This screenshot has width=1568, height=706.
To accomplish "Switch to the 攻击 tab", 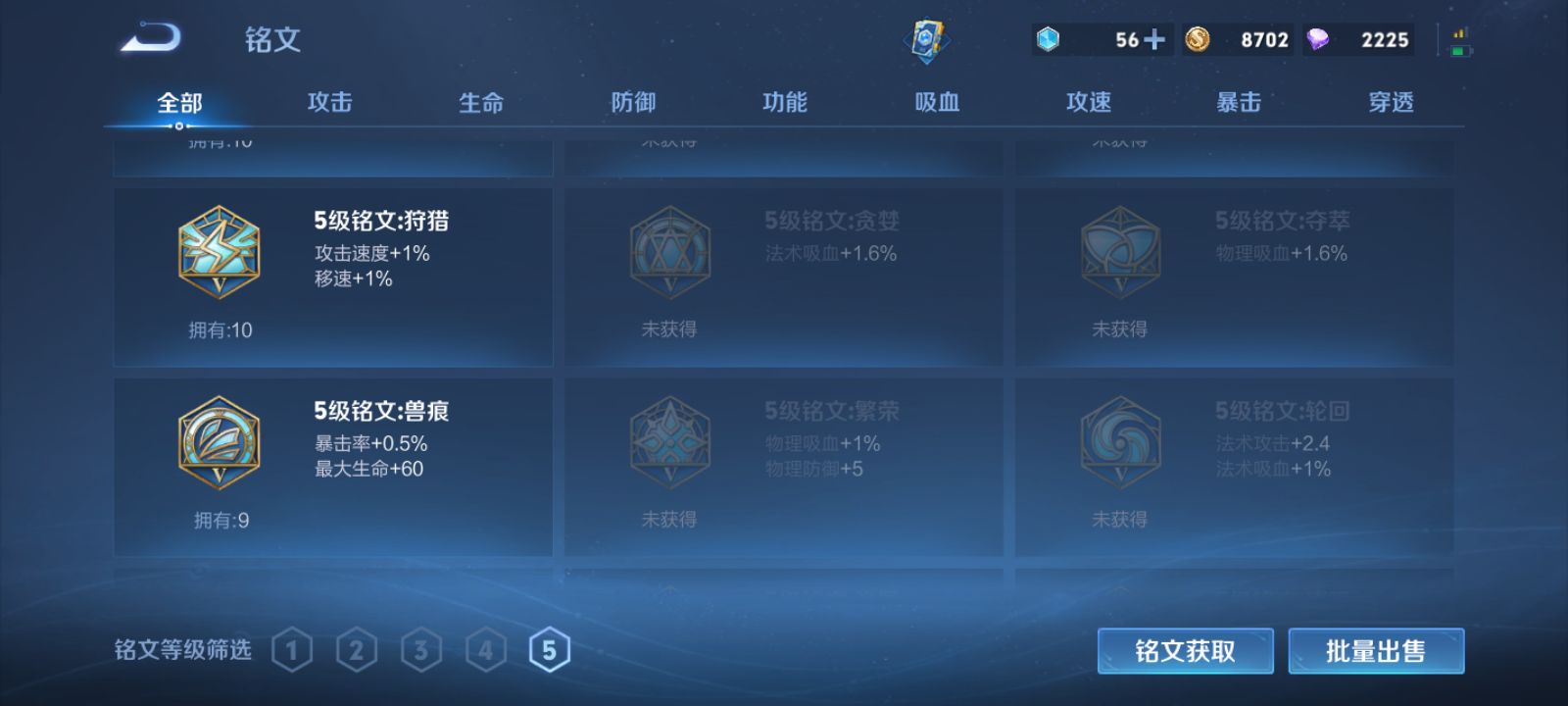I will [x=327, y=101].
